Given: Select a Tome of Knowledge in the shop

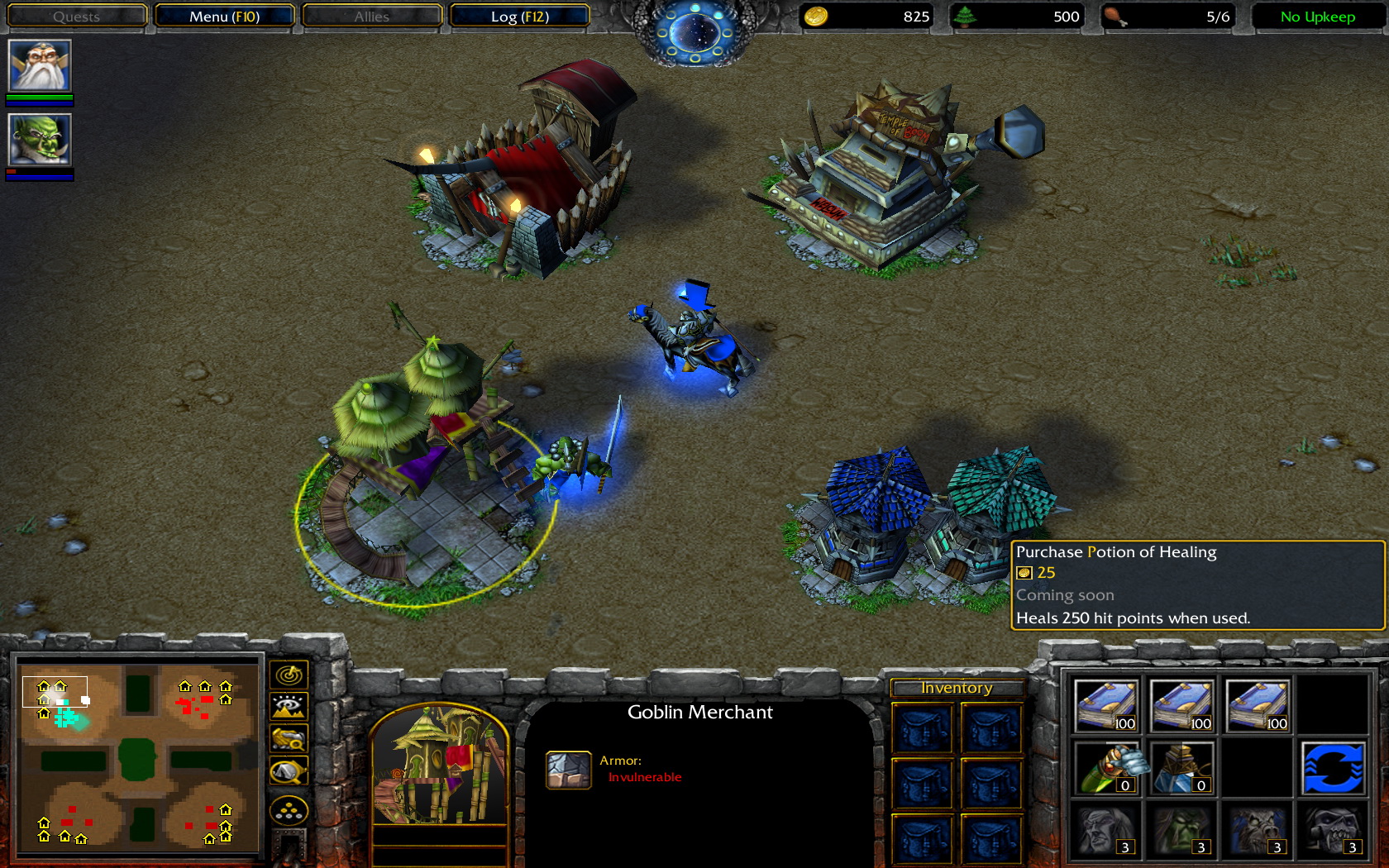Looking at the screenshot, I should pyautogui.click(x=1105, y=704).
